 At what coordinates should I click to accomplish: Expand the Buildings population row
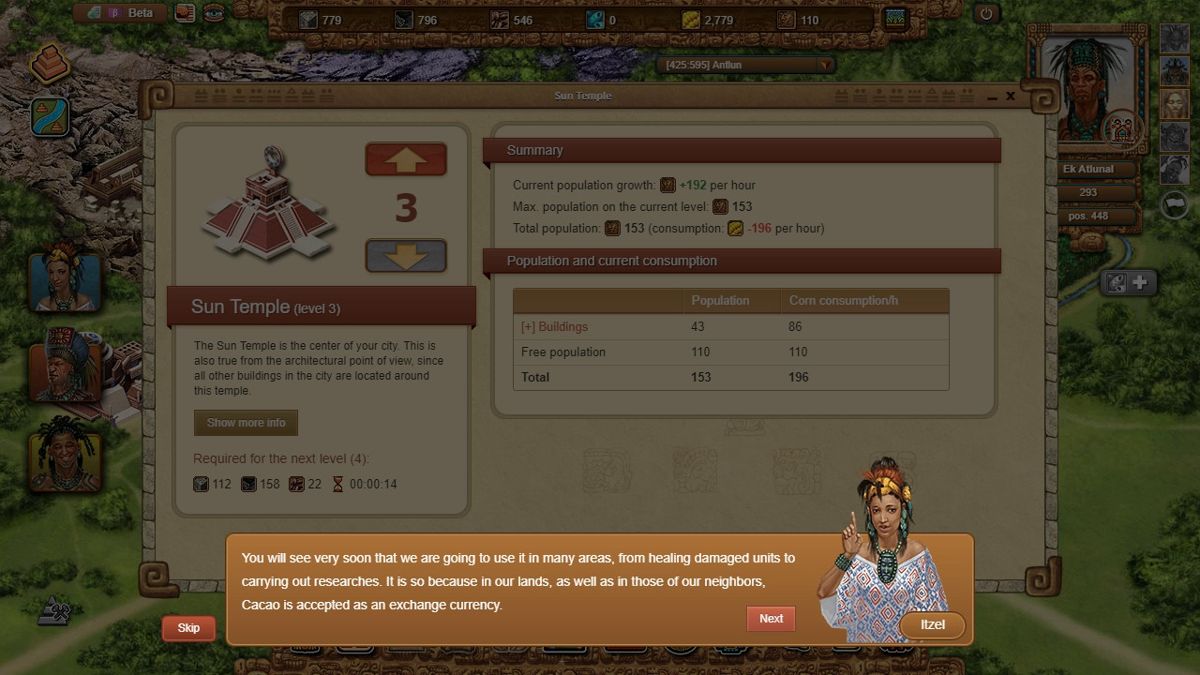click(x=554, y=327)
